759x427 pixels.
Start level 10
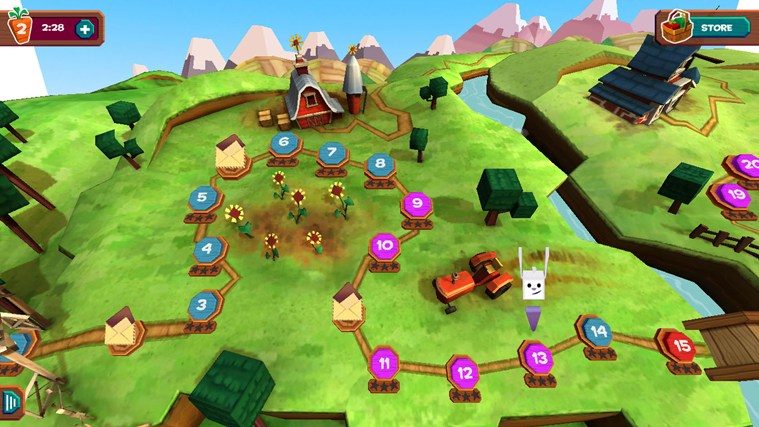[385, 245]
